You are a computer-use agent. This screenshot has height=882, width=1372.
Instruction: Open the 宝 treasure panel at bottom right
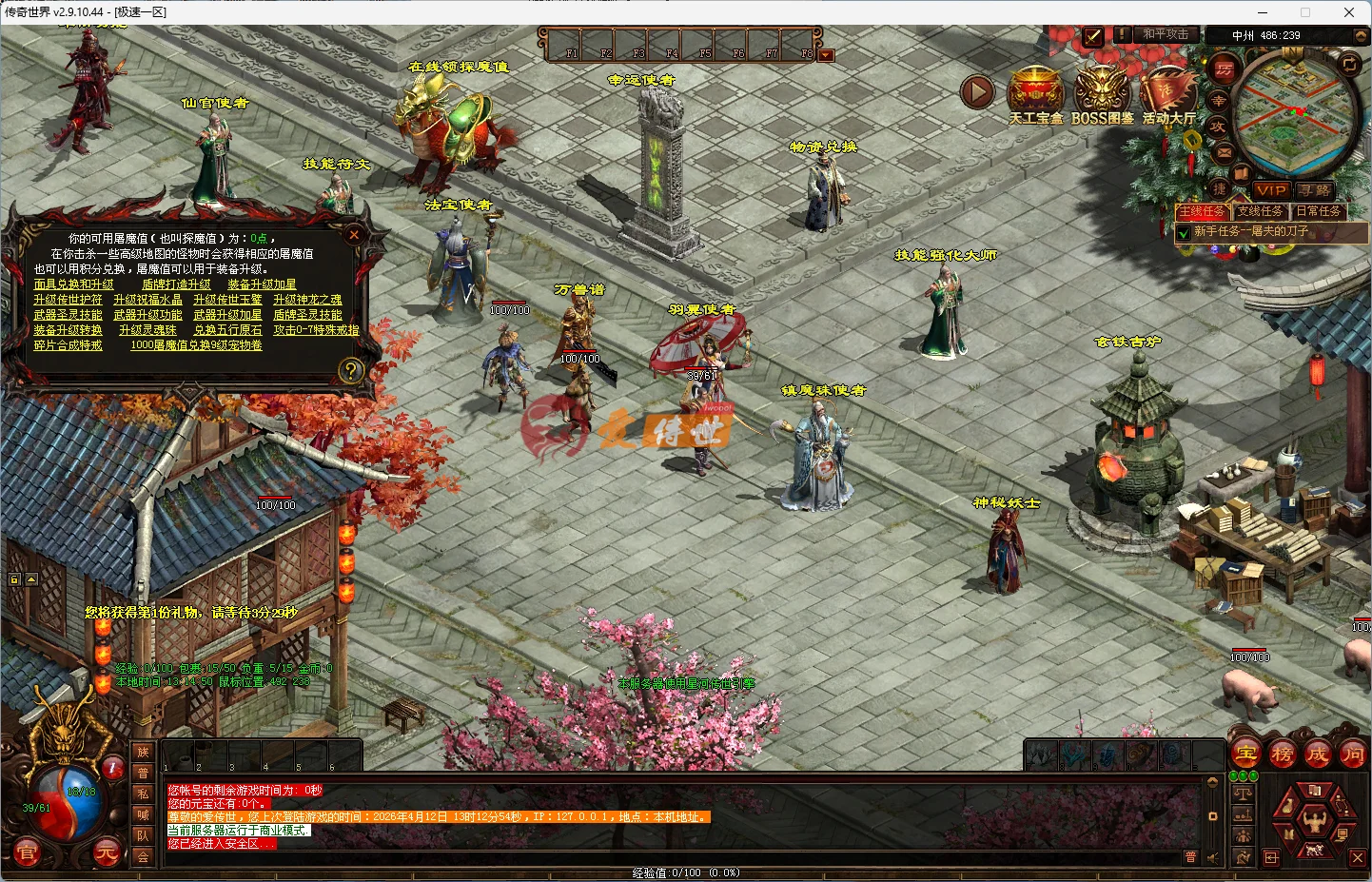tap(1245, 752)
